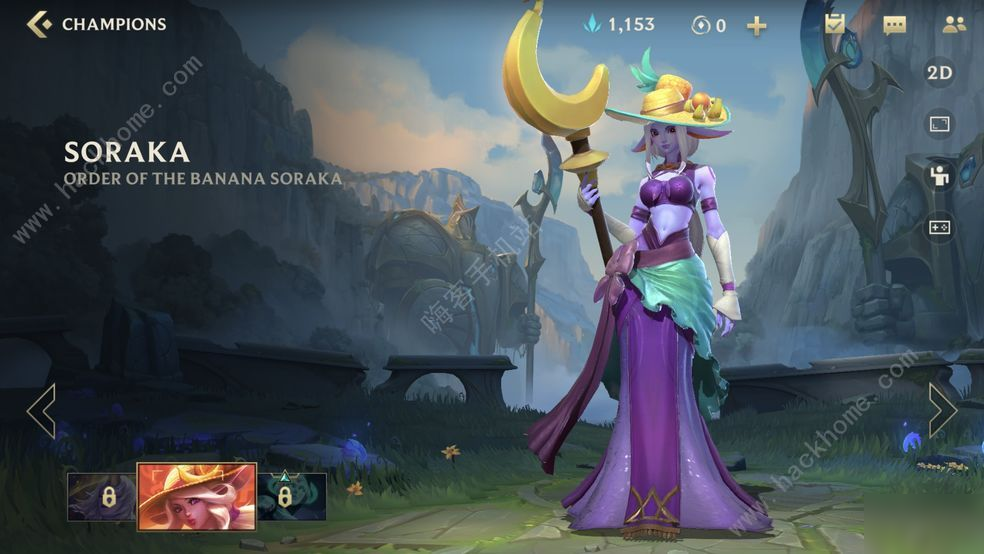Viewport: 984px width, 554px height.
Task: Tap the gamepad icon button
Action: pyautogui.click(x=939, y=227)
